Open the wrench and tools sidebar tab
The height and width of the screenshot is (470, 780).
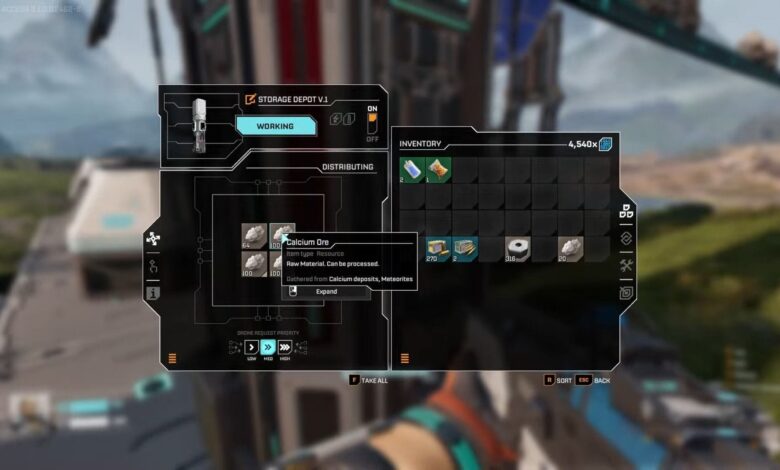click(625, 265)
